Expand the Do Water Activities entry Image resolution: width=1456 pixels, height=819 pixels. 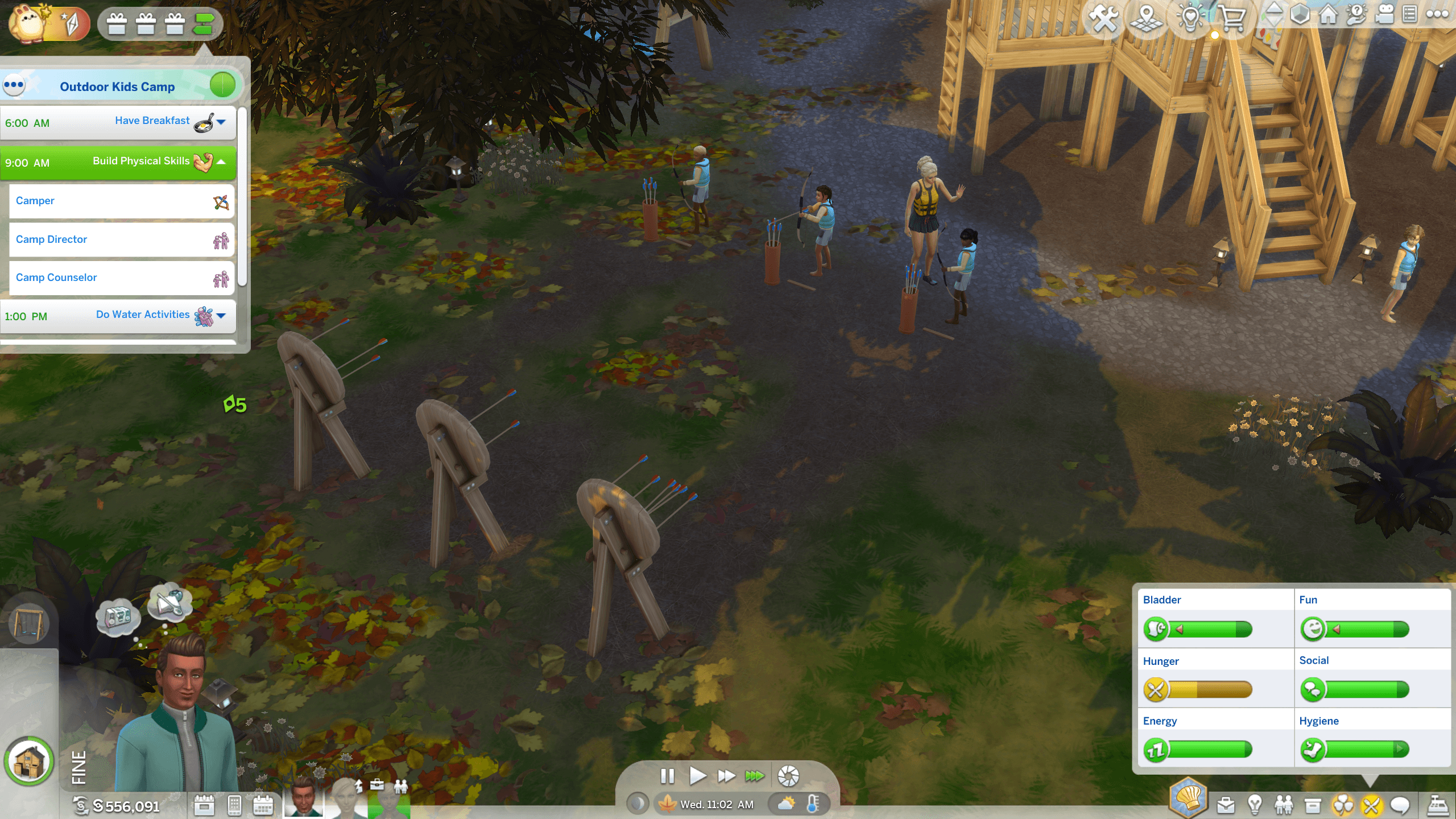(221, 316)
